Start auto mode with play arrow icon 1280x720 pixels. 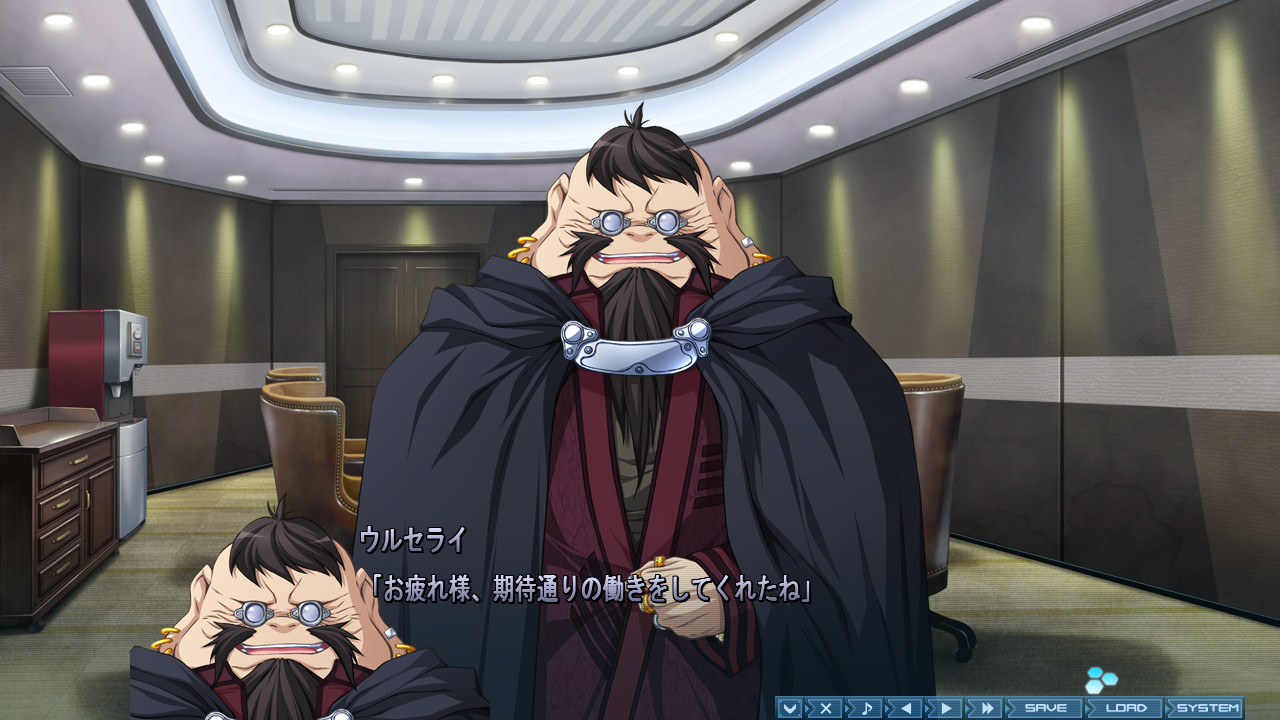click(947, 707)
